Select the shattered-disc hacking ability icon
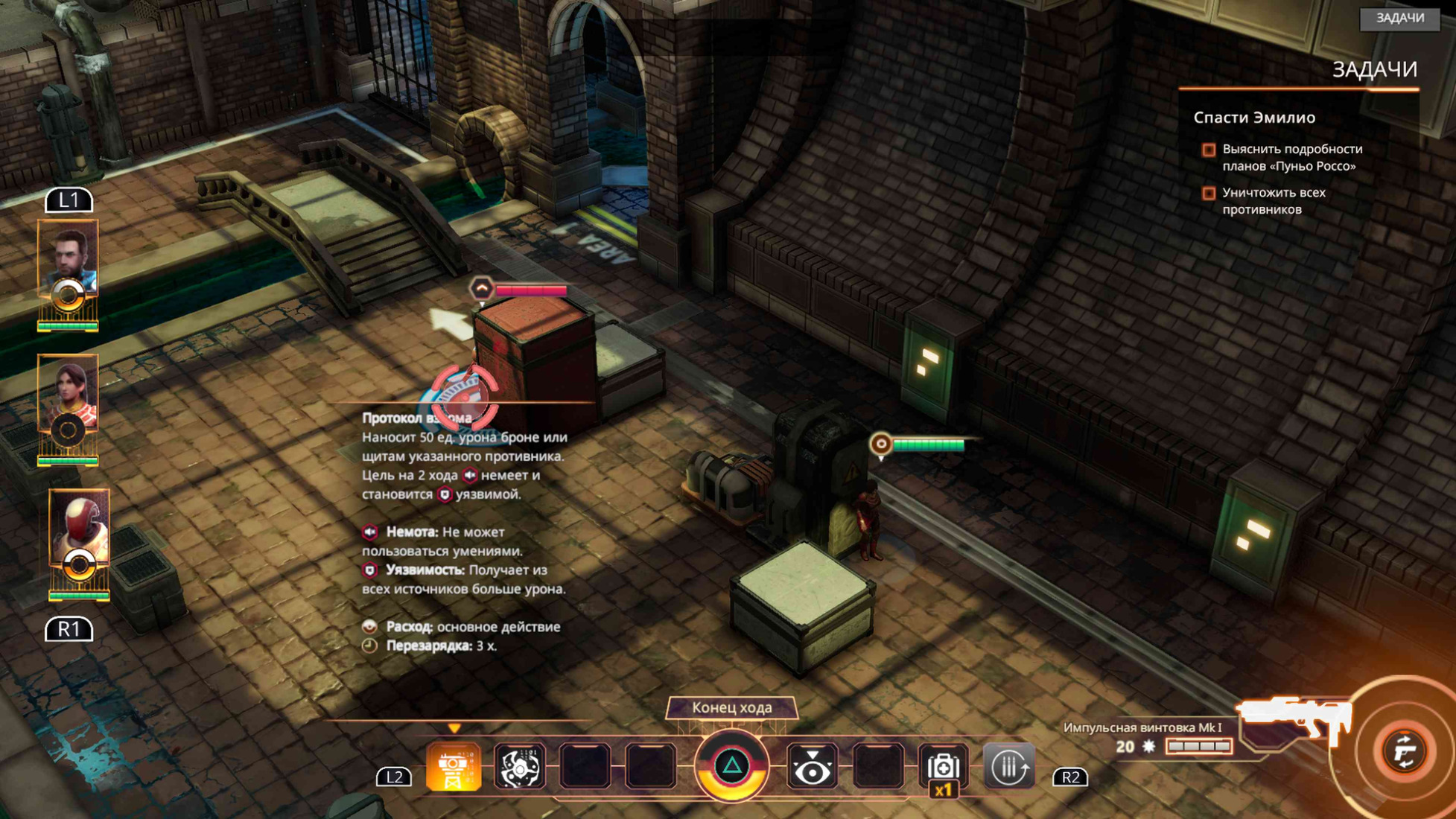Screen dimensions: 1456x819 519,768
